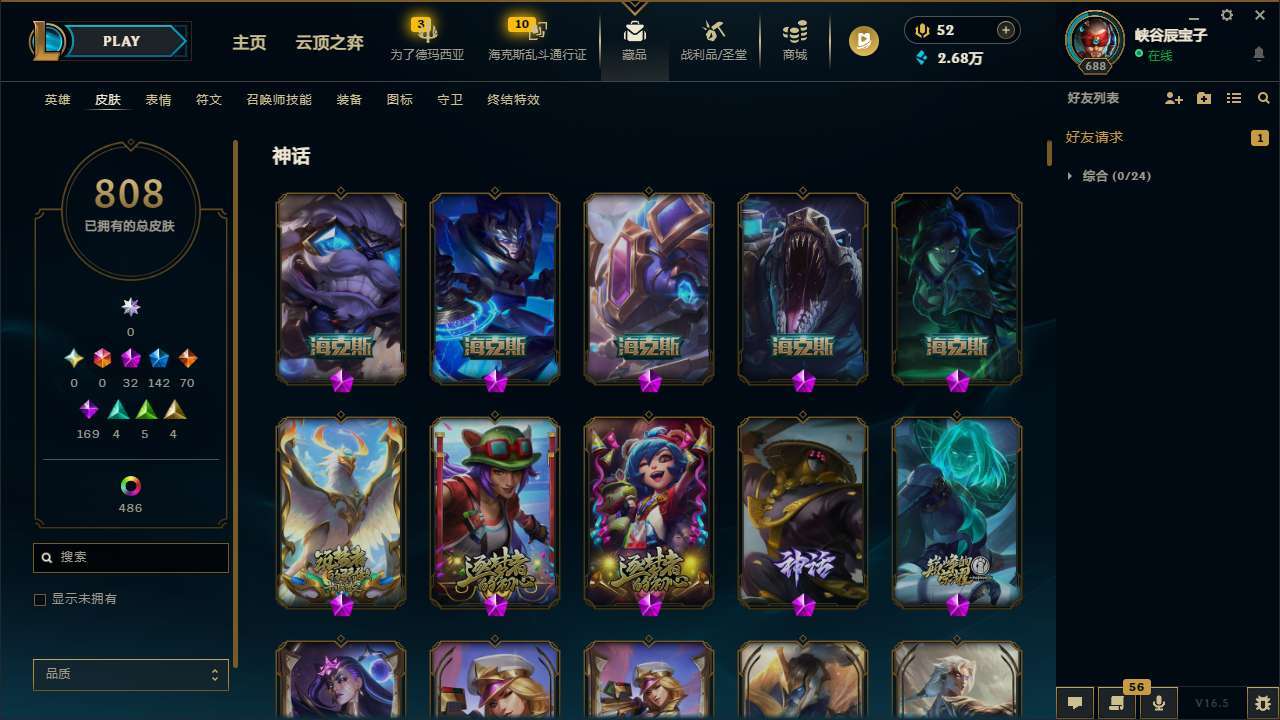Screen dimensions: 1280x720
Task: Click the notification bell icon
Action: tap(1258, 53)
